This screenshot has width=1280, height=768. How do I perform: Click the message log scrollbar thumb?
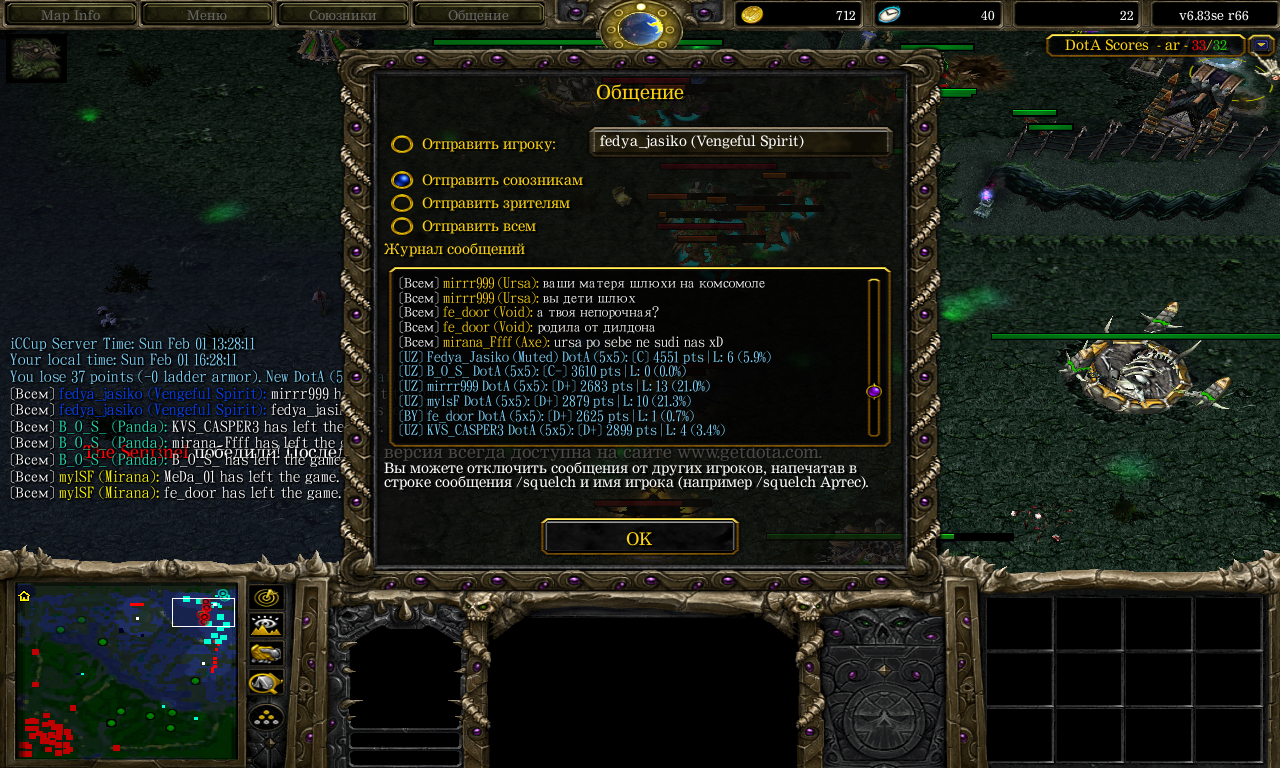[x=873, y=392]
